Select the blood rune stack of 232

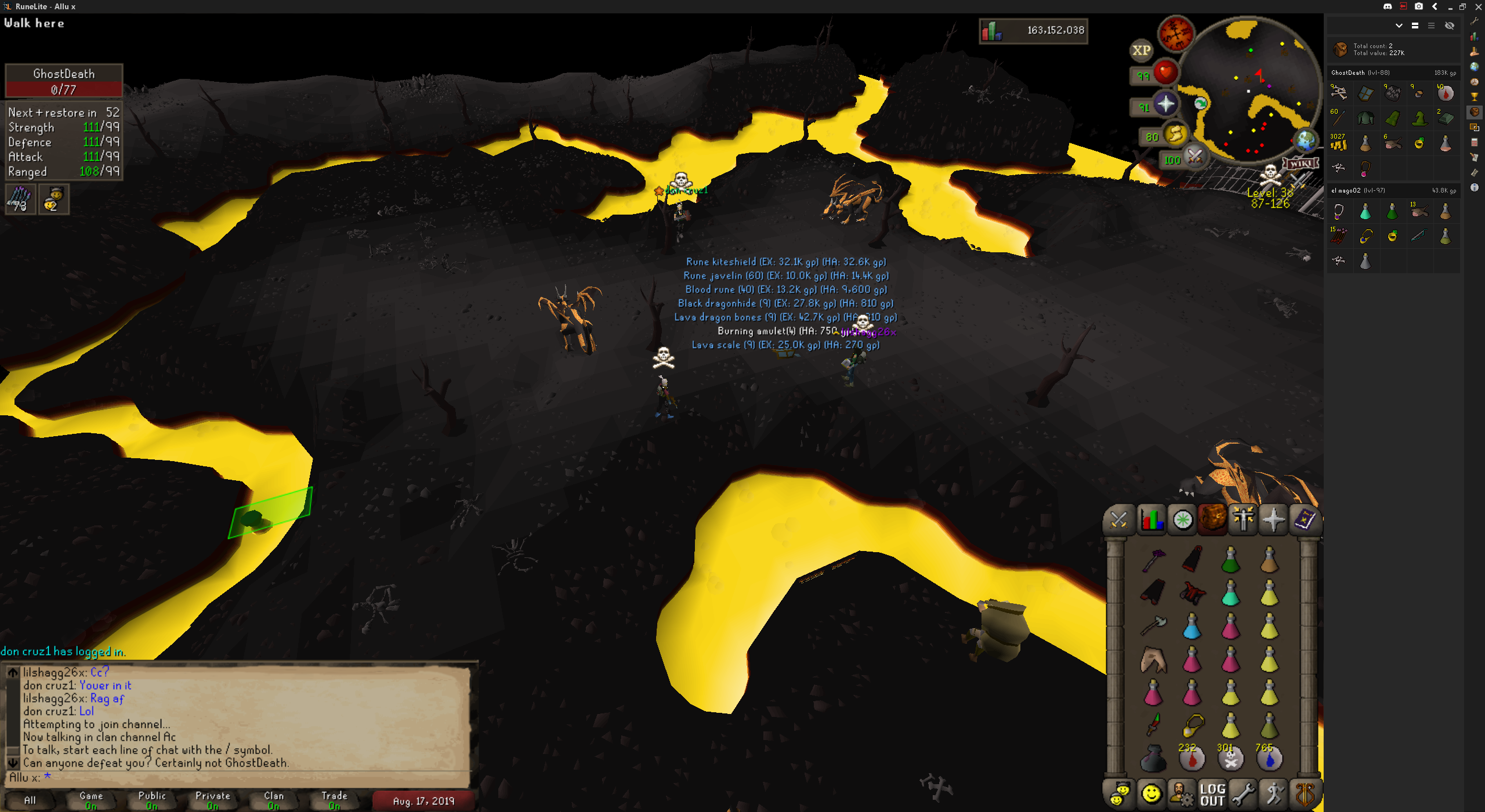coord(1191,758)
